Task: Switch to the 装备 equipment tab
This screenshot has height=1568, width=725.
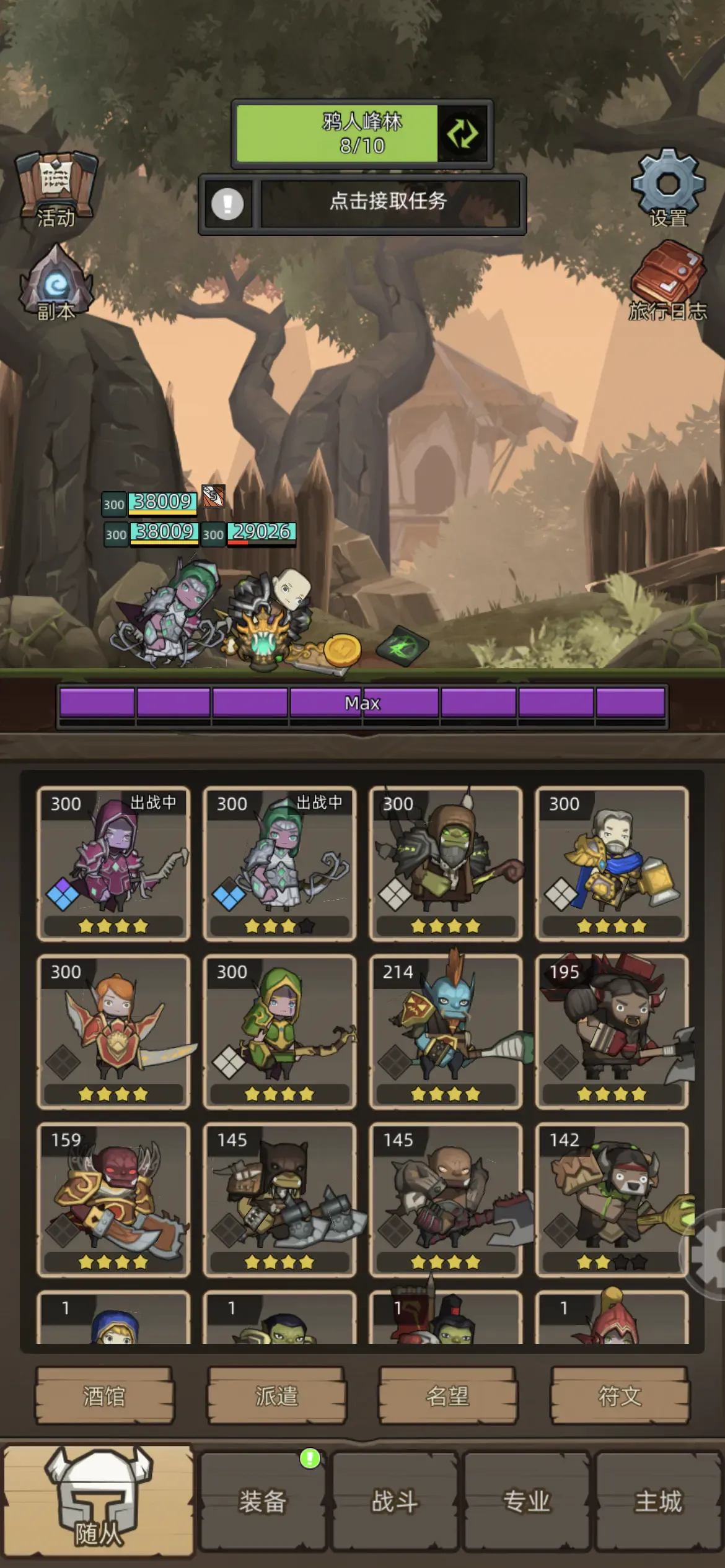Action: [x=263, y=1501]
